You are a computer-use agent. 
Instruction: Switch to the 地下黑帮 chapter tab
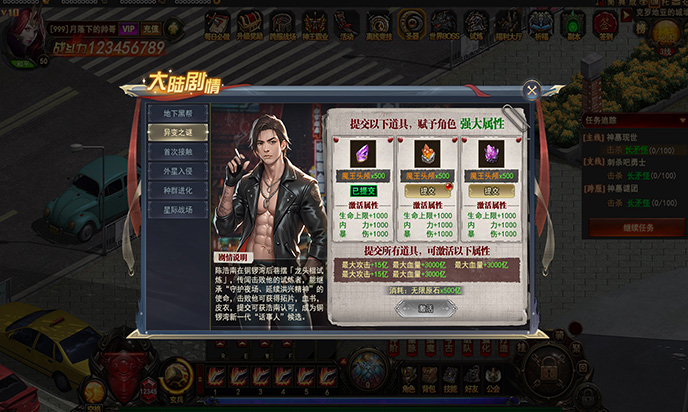point(178,114)
